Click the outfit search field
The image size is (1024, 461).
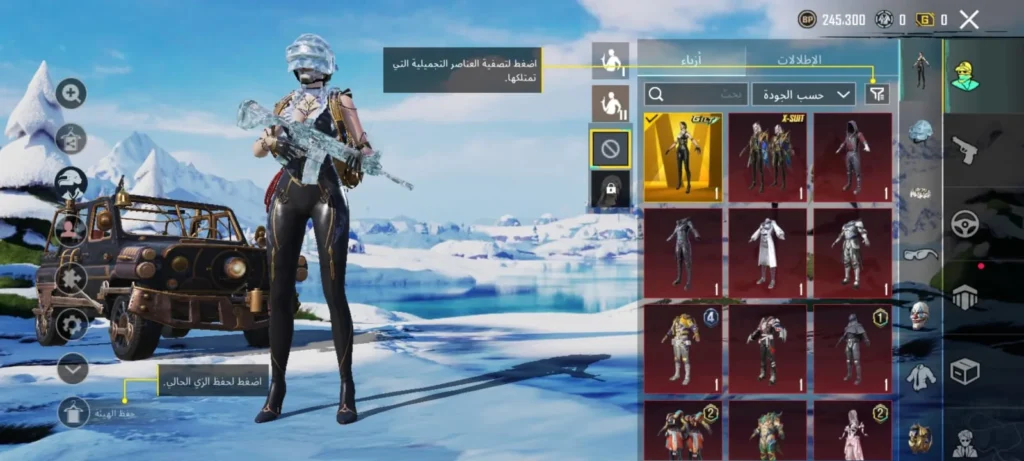pyautogui.click(x=697, y=94)
